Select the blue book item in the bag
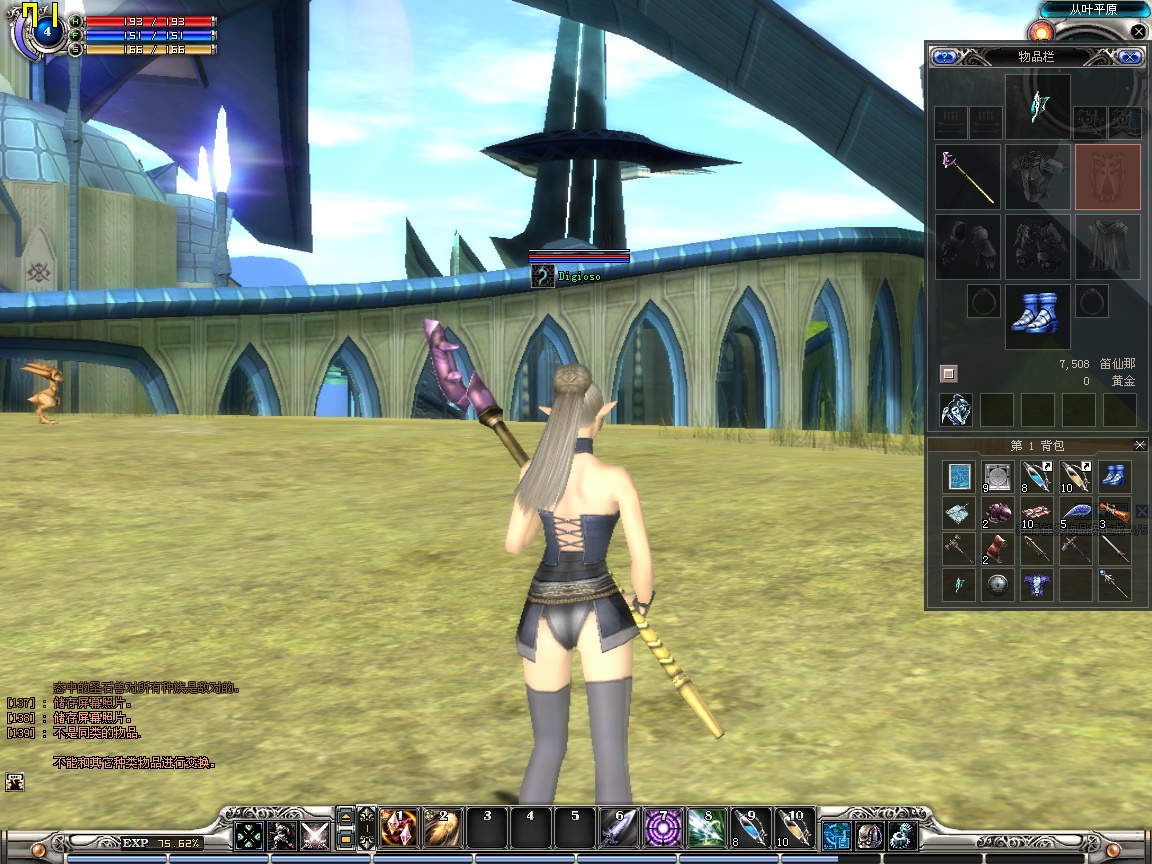This screenshot has width=1152, height=864. [959, 477]
